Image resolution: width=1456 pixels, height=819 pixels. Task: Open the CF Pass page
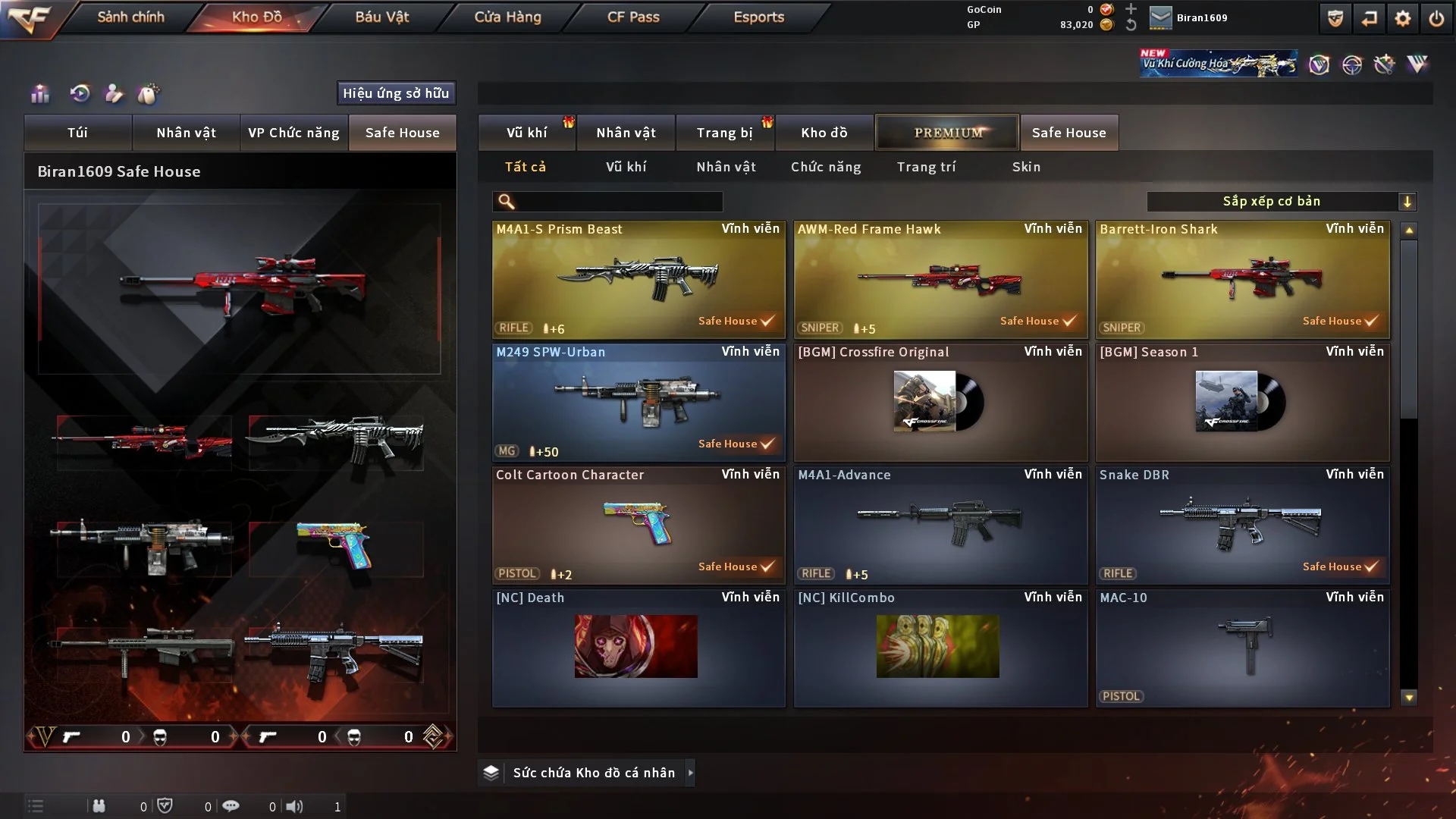[633, 17]
